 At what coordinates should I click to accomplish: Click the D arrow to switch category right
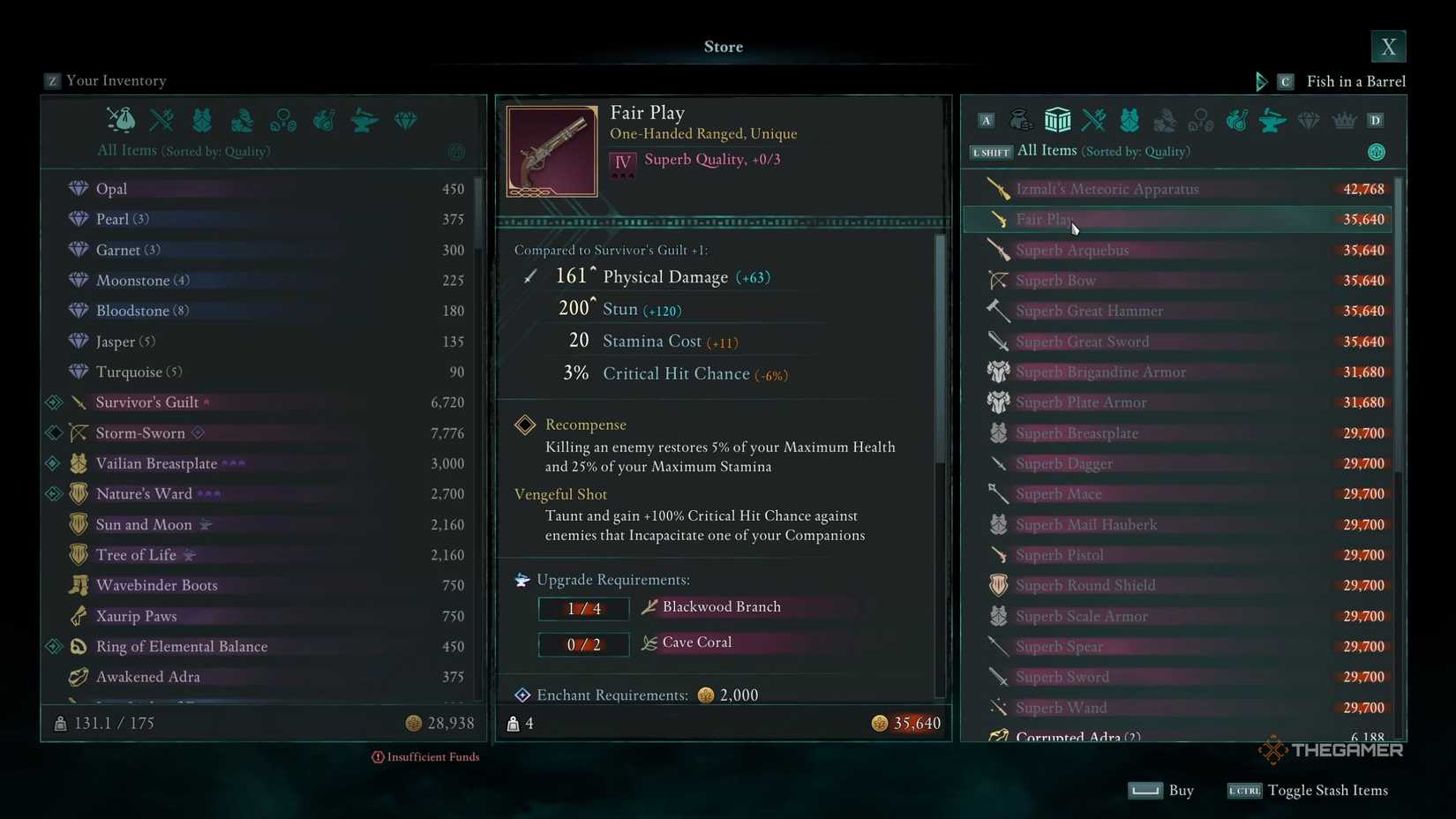(1374, 120)
